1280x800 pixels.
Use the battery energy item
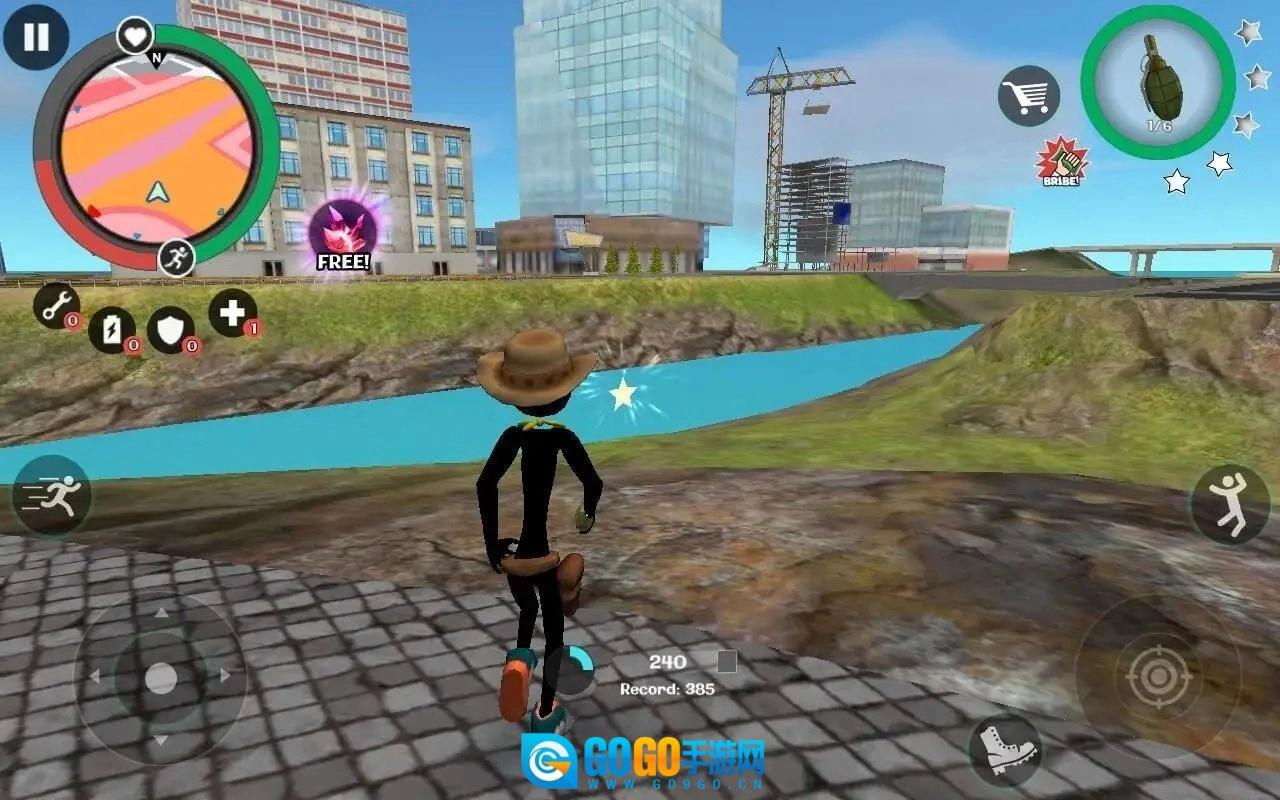[x=112, y=329]
